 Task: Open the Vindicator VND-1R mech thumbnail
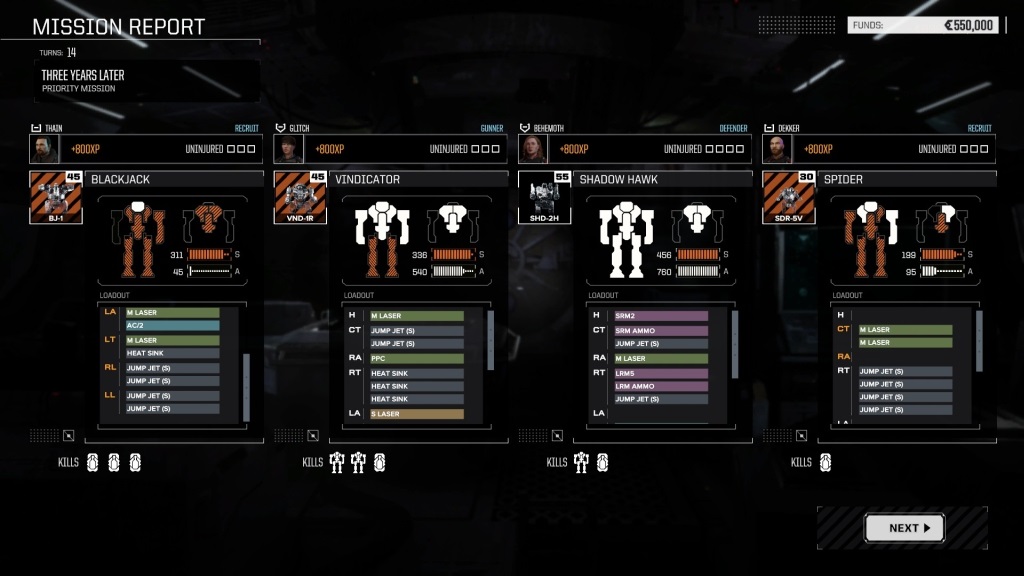point(300,197)
